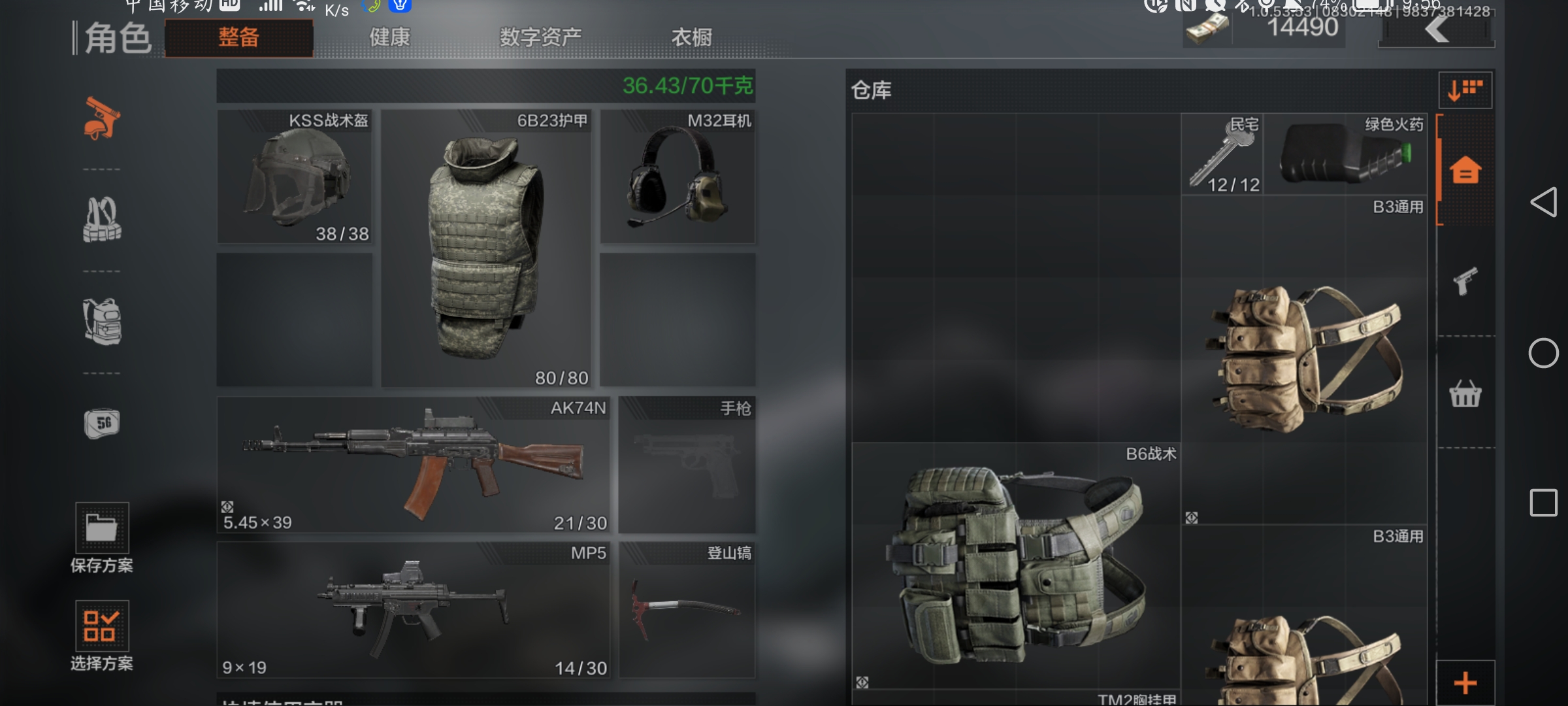Select the 6B23护甲 body armor slot
This screenshot has width=1568, height=706.
point(486,248)
